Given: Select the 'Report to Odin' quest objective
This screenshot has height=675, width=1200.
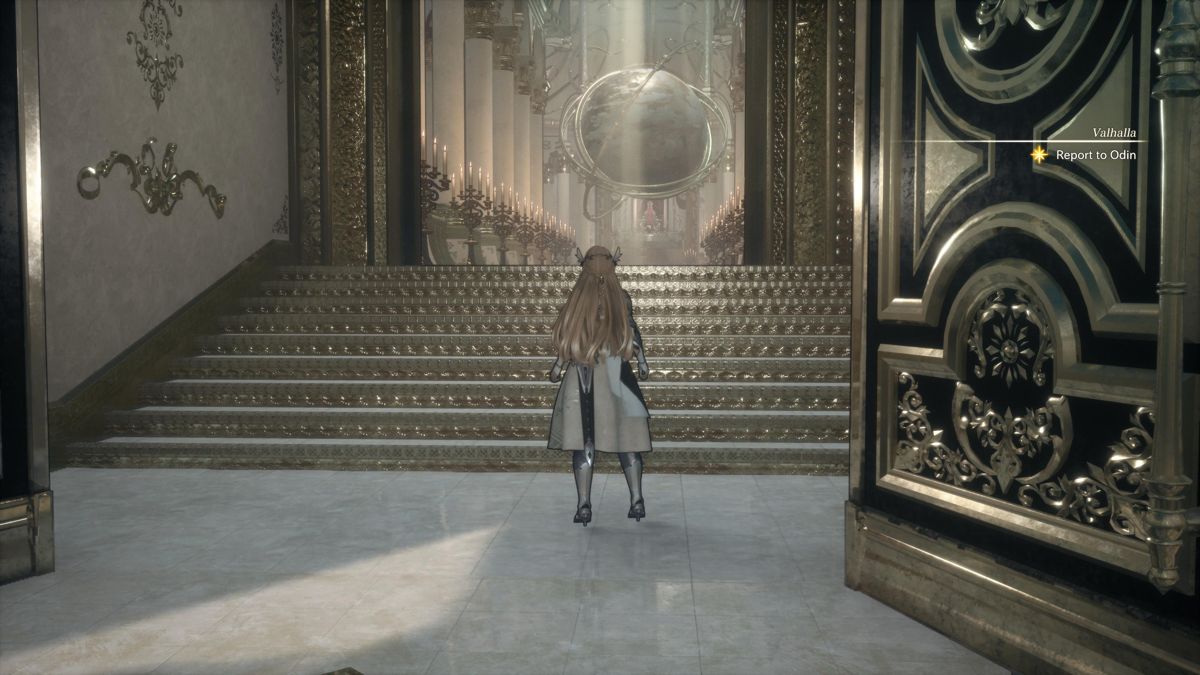Looking at the screenshot, I should pyautogui.click(x=1095, y=155).
